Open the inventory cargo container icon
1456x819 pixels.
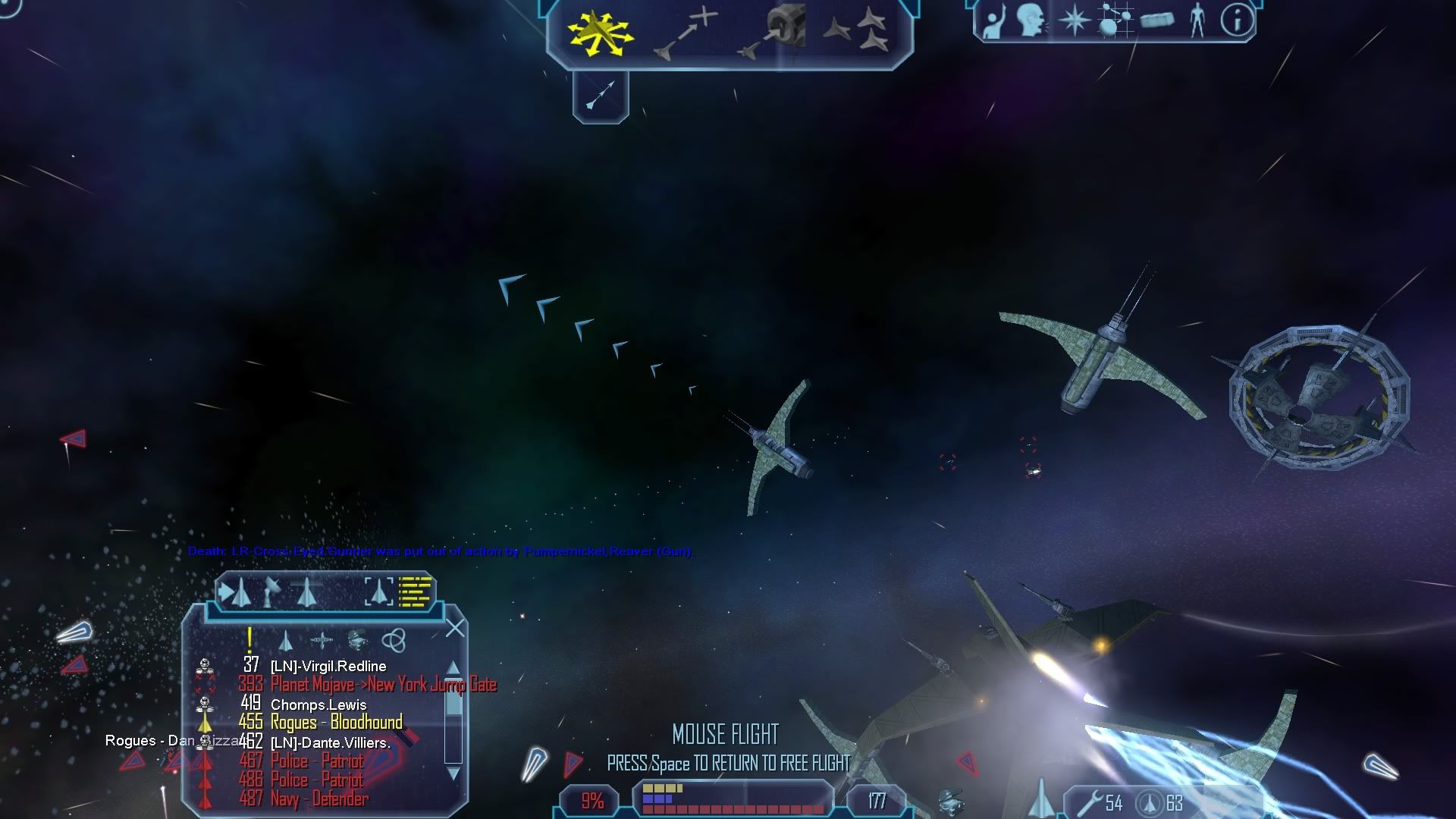[1156, 20]
